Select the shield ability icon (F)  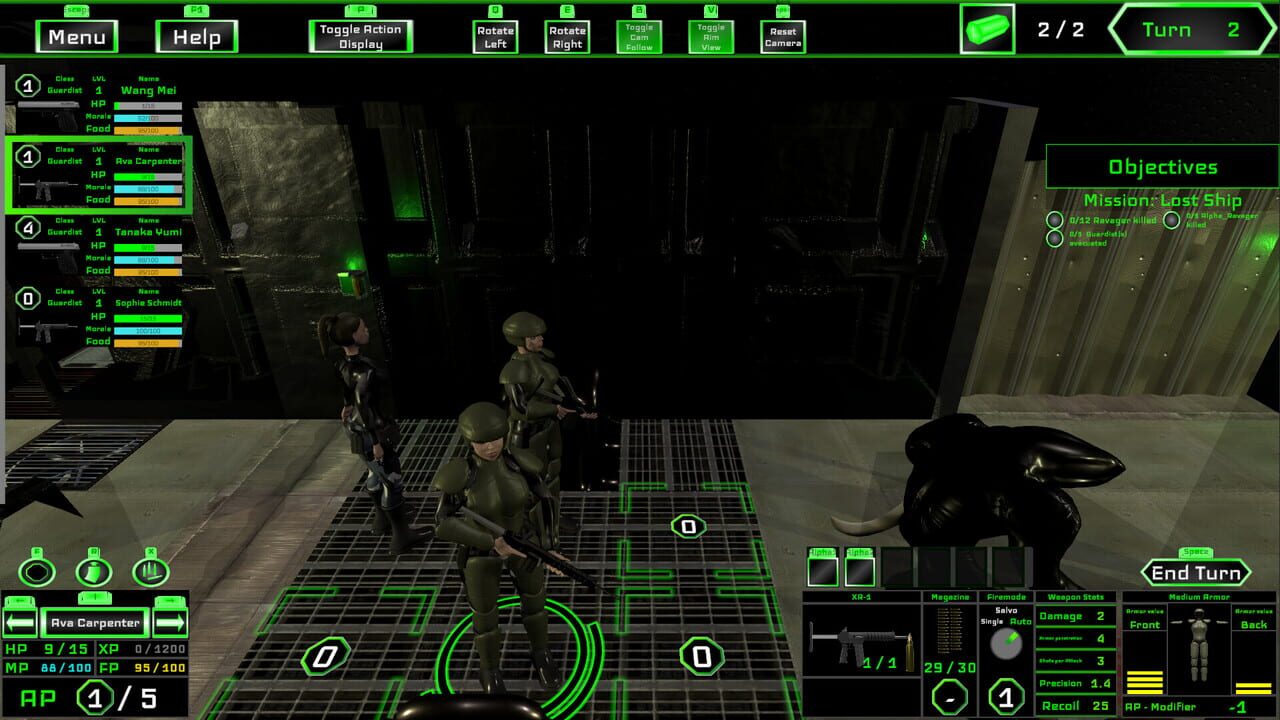pyautogui.click(x=35, y=570)
